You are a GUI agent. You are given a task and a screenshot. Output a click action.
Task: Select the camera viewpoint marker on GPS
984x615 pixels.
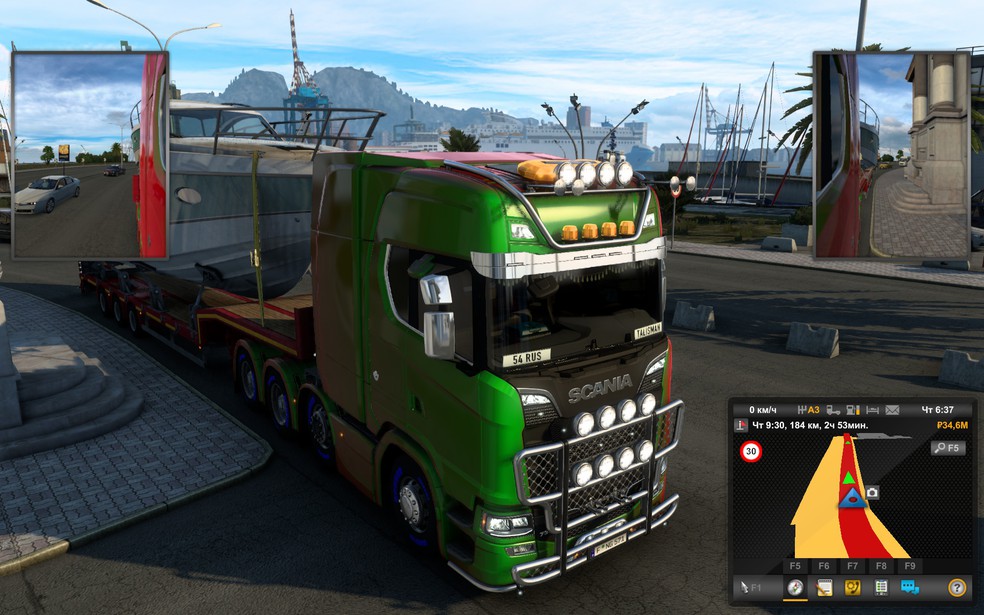pyautogui.click(x=872, y=492)
